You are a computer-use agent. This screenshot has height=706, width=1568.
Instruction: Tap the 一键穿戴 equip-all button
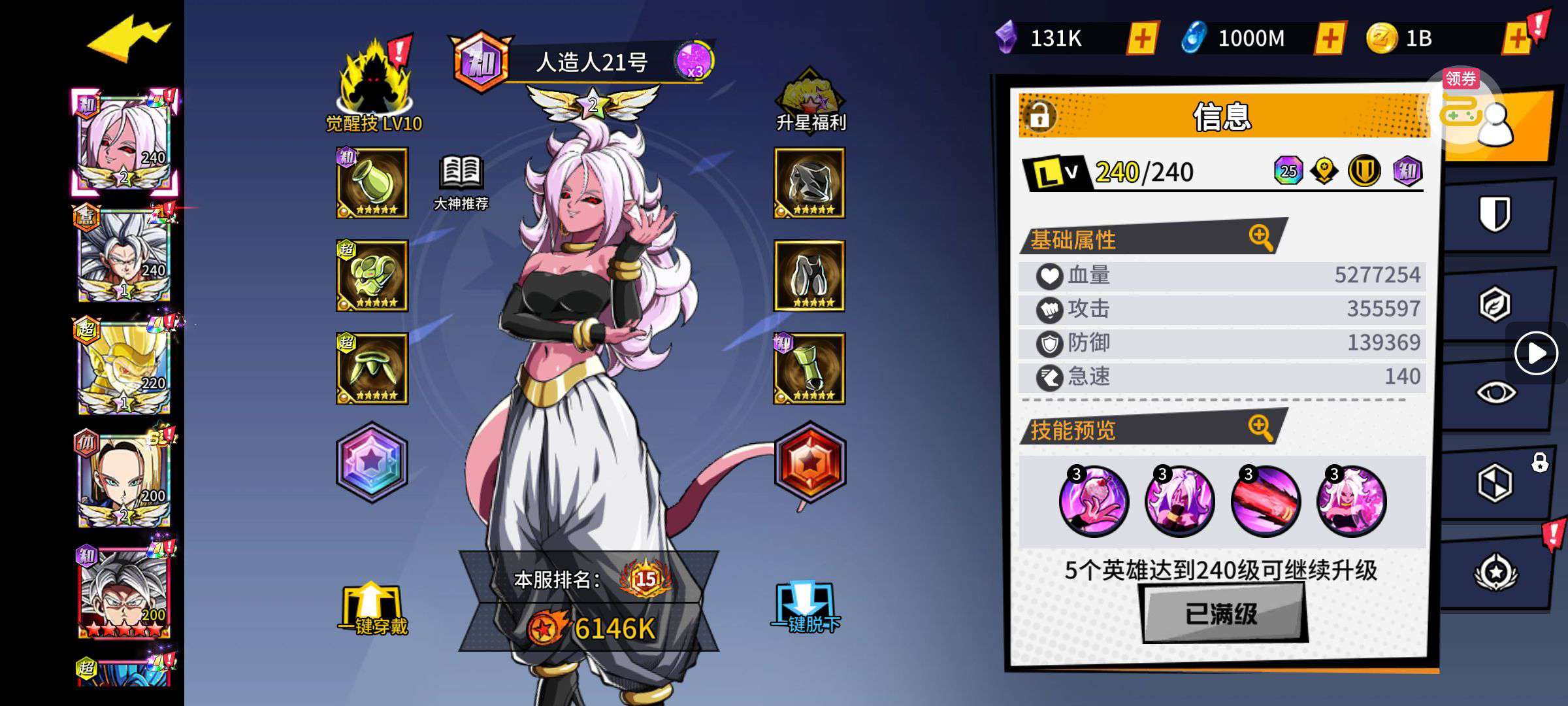pos(372,609)
